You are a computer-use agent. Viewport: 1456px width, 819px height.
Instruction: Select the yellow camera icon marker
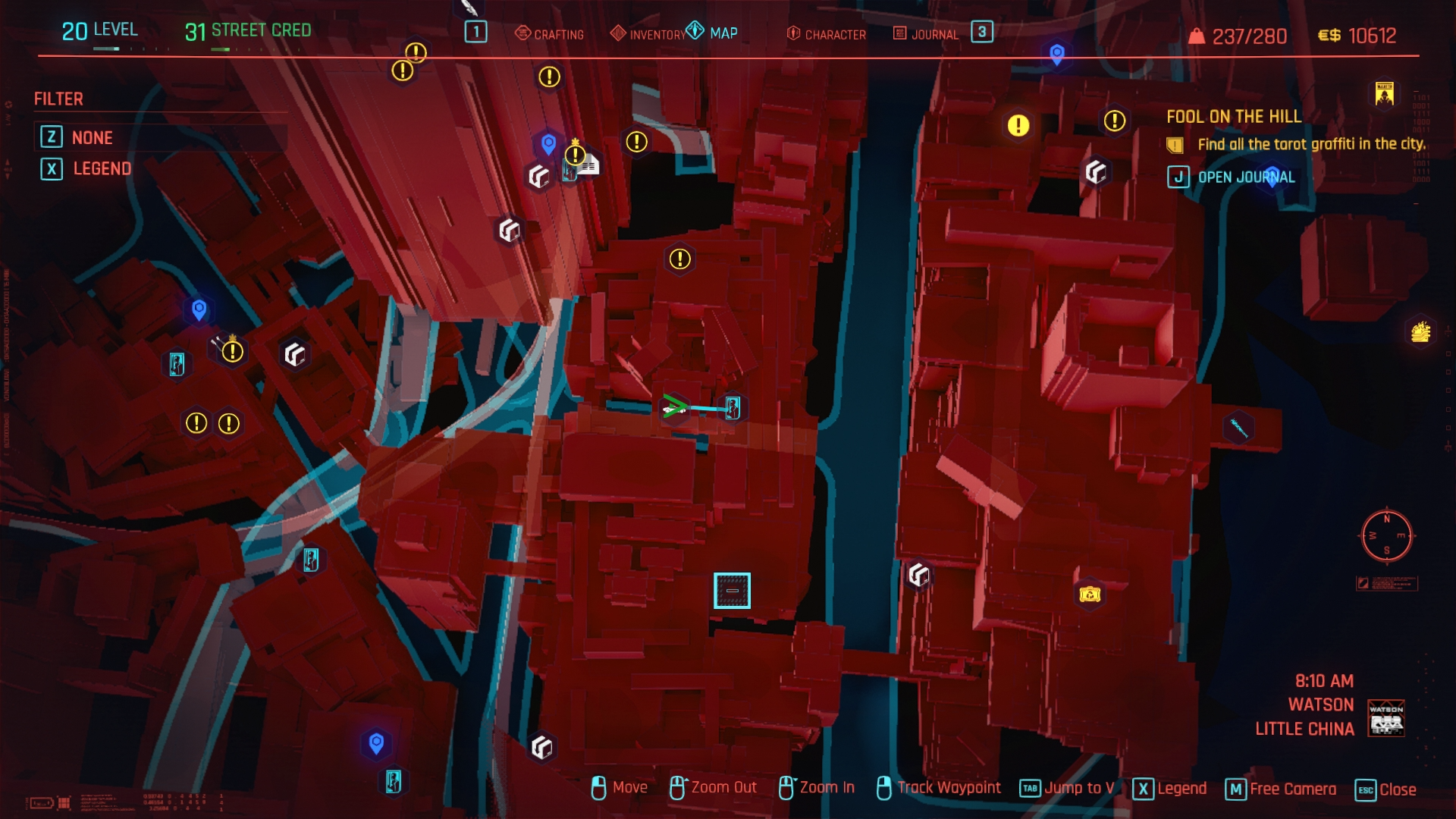(x=1090, y=595)
